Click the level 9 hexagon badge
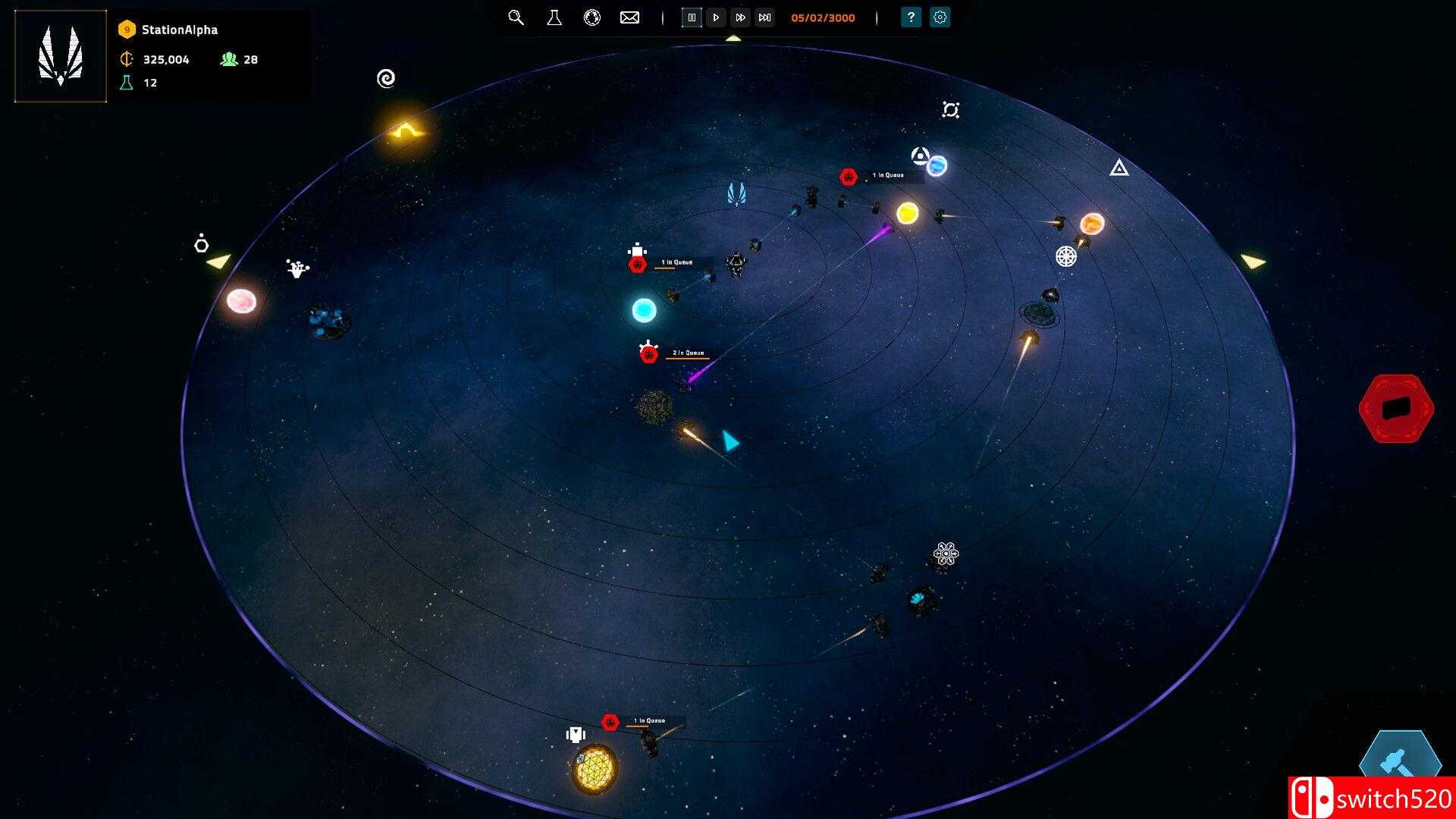 pyautogui.click(x=125, y=30)
